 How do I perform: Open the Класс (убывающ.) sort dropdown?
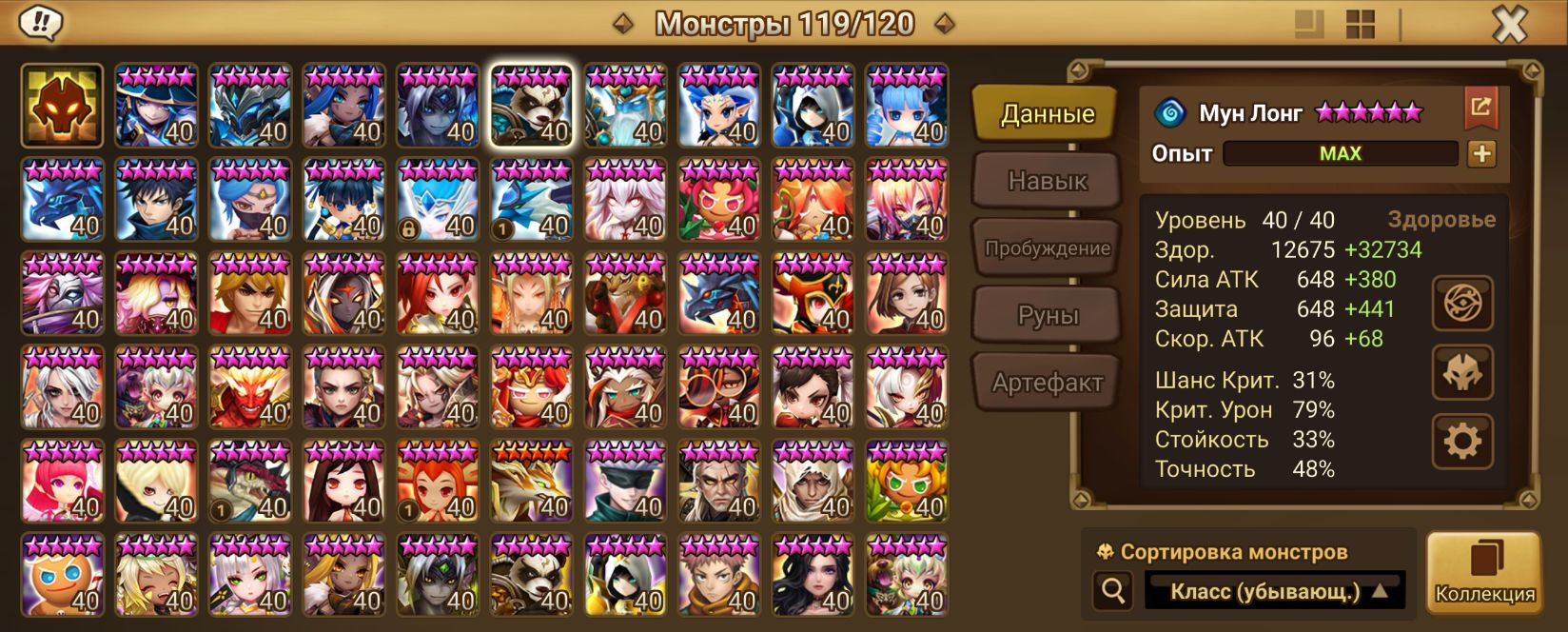pyautogui.click(x=1275, y=591)
